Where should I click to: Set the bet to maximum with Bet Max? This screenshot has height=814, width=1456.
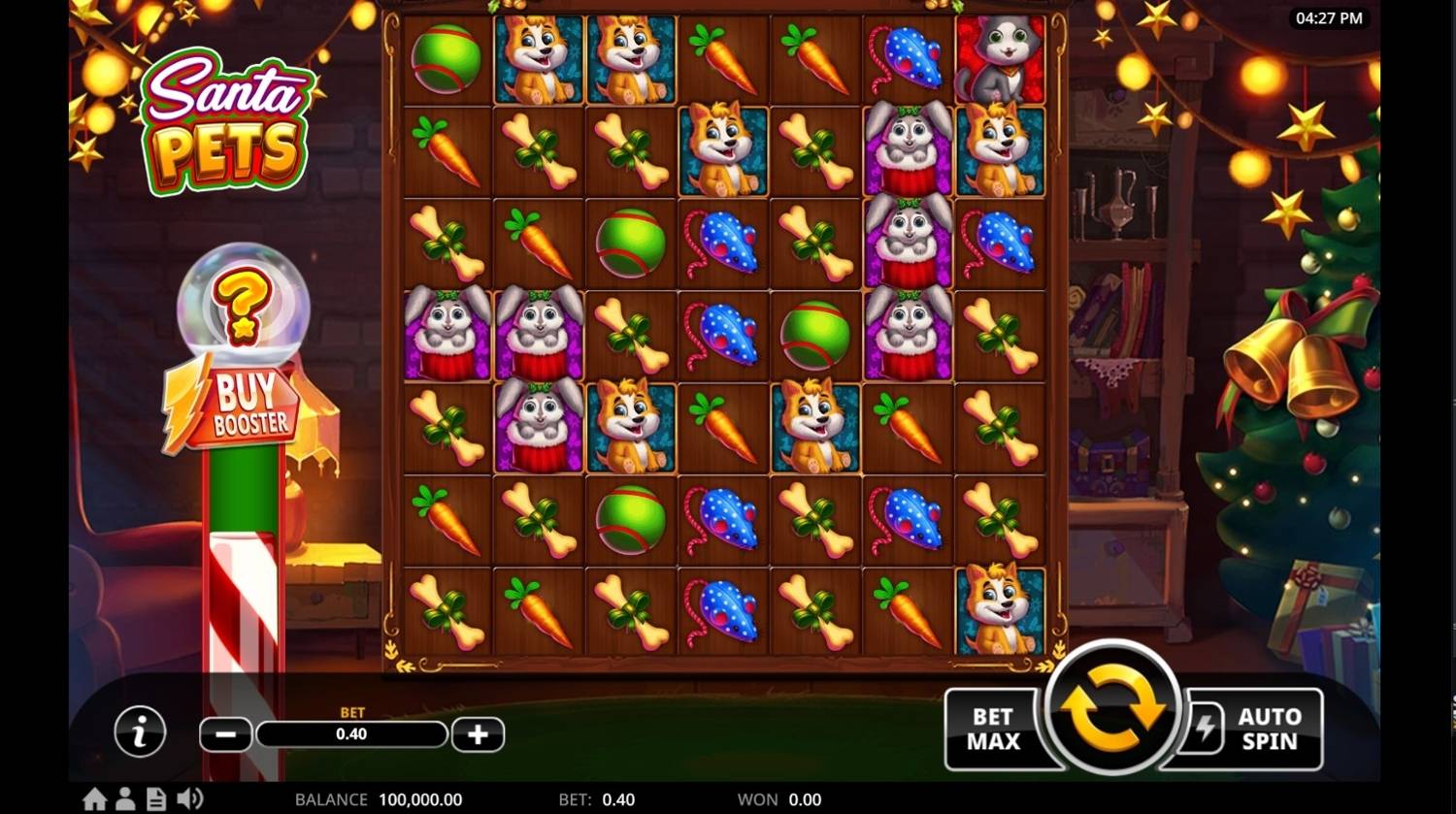[993, 730]
